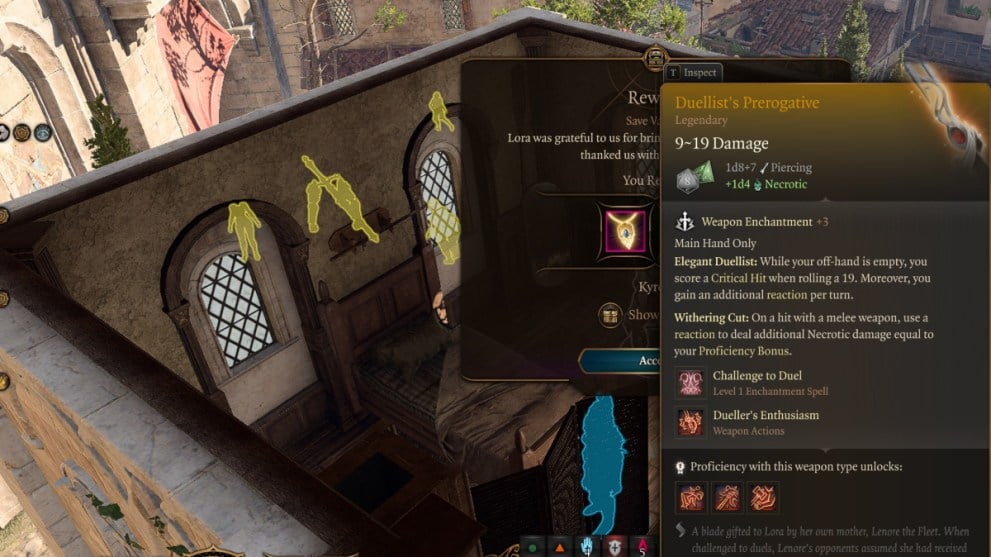Click the pink arrow hotbar icon

tap(642, 546)
